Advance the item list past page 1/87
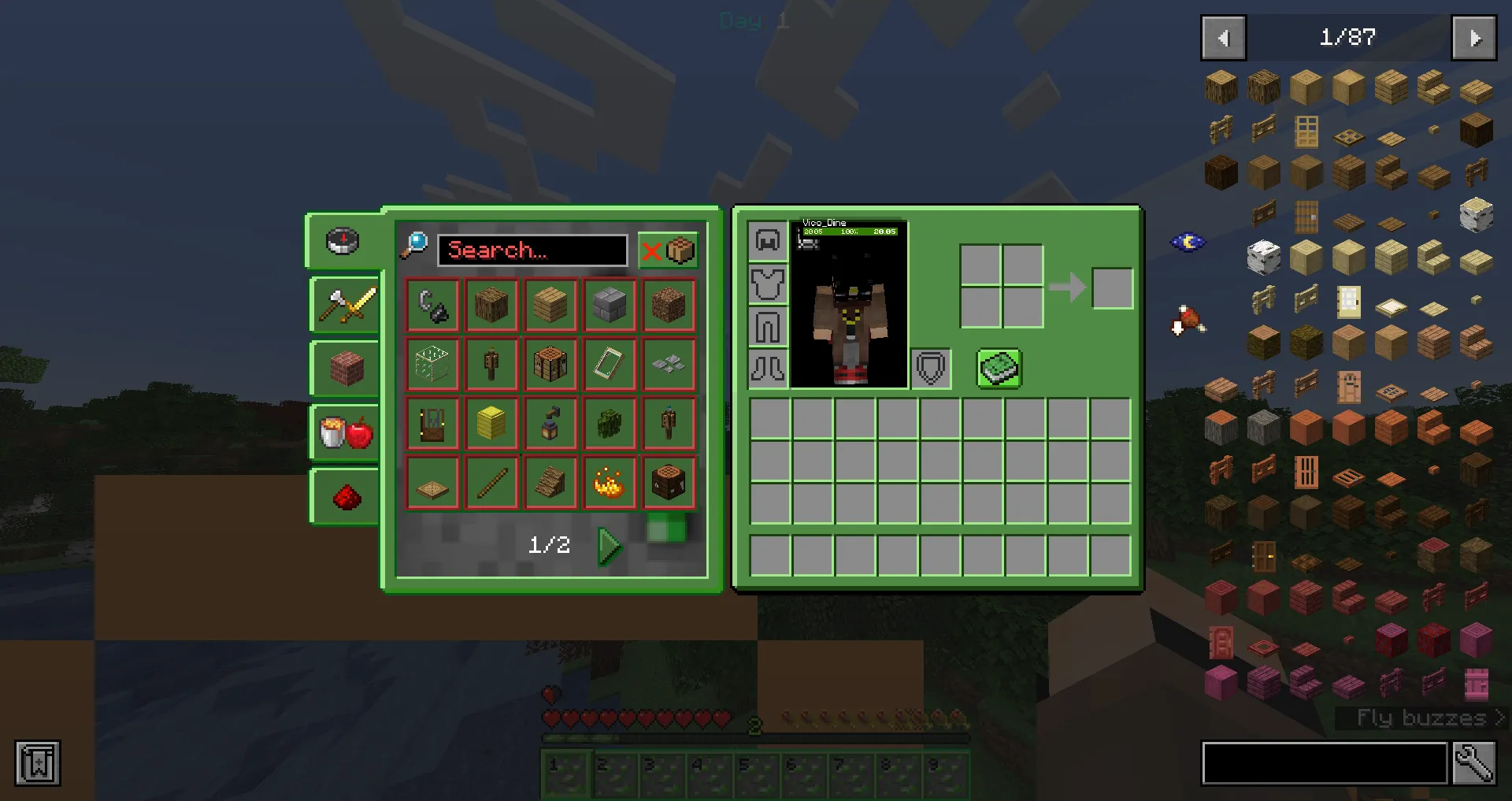Image resolution: width=1512 pixels, height=801 pixels. coord(1473,37)
